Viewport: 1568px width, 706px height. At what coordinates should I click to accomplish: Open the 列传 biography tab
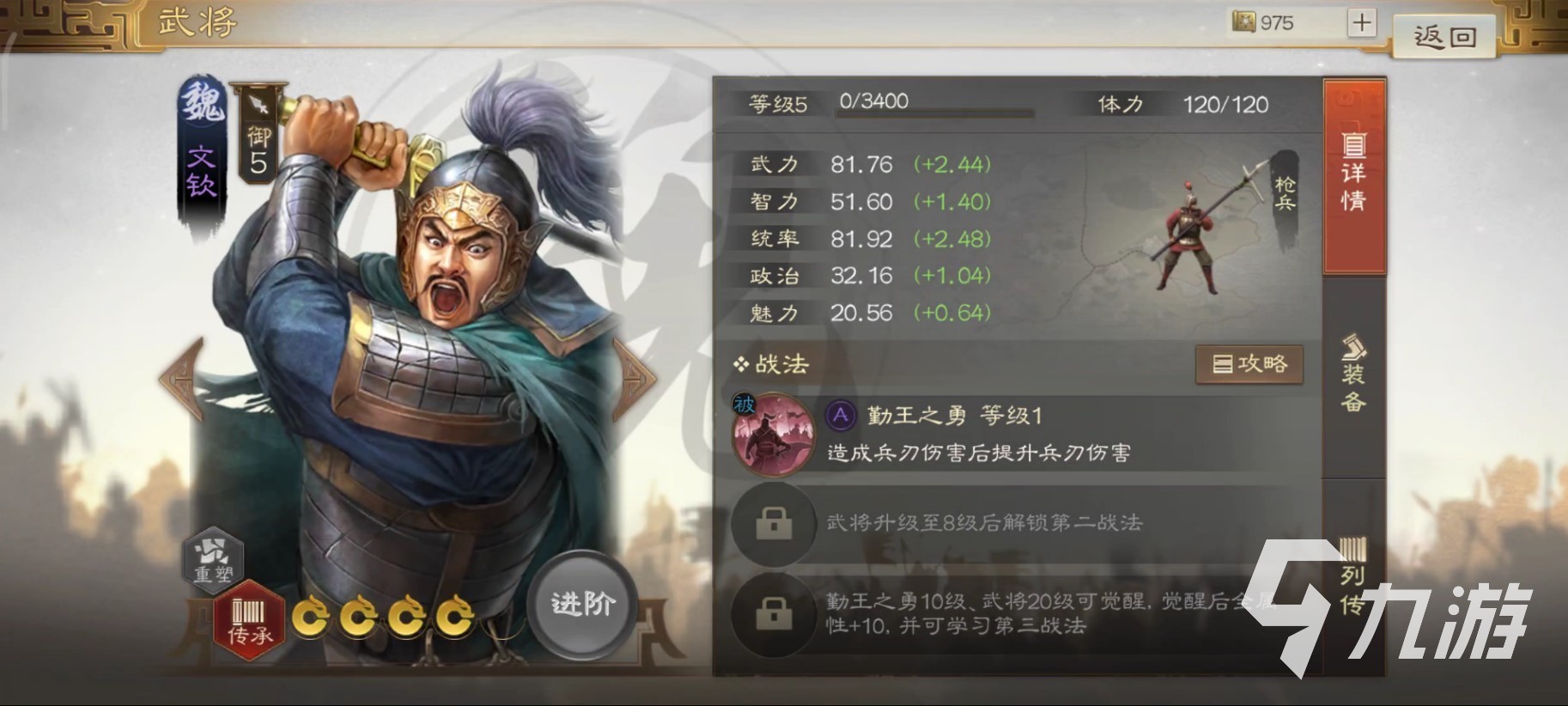tap(1352, 593)
